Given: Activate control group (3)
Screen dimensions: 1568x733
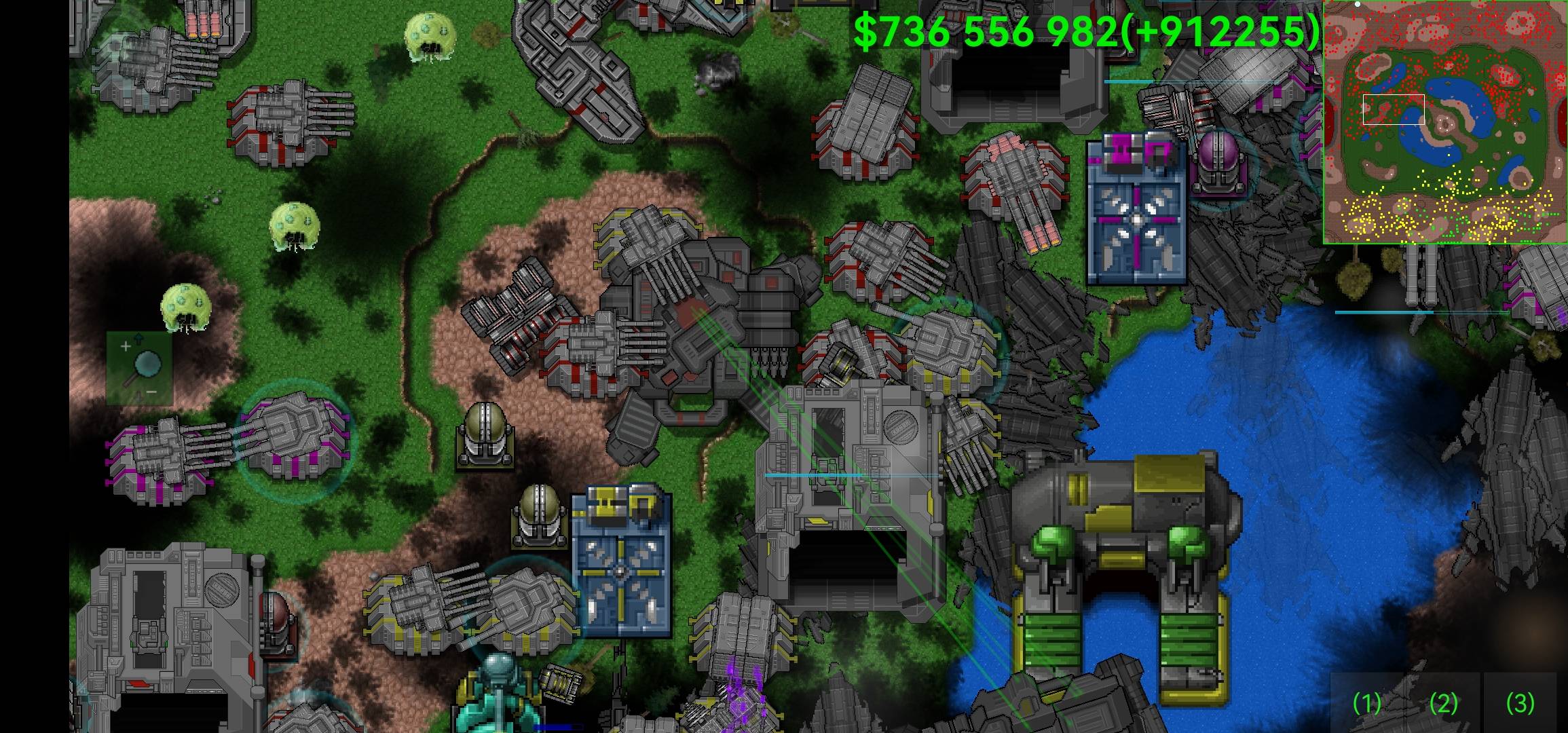Looking at the screenshot, I should 1520,703.
